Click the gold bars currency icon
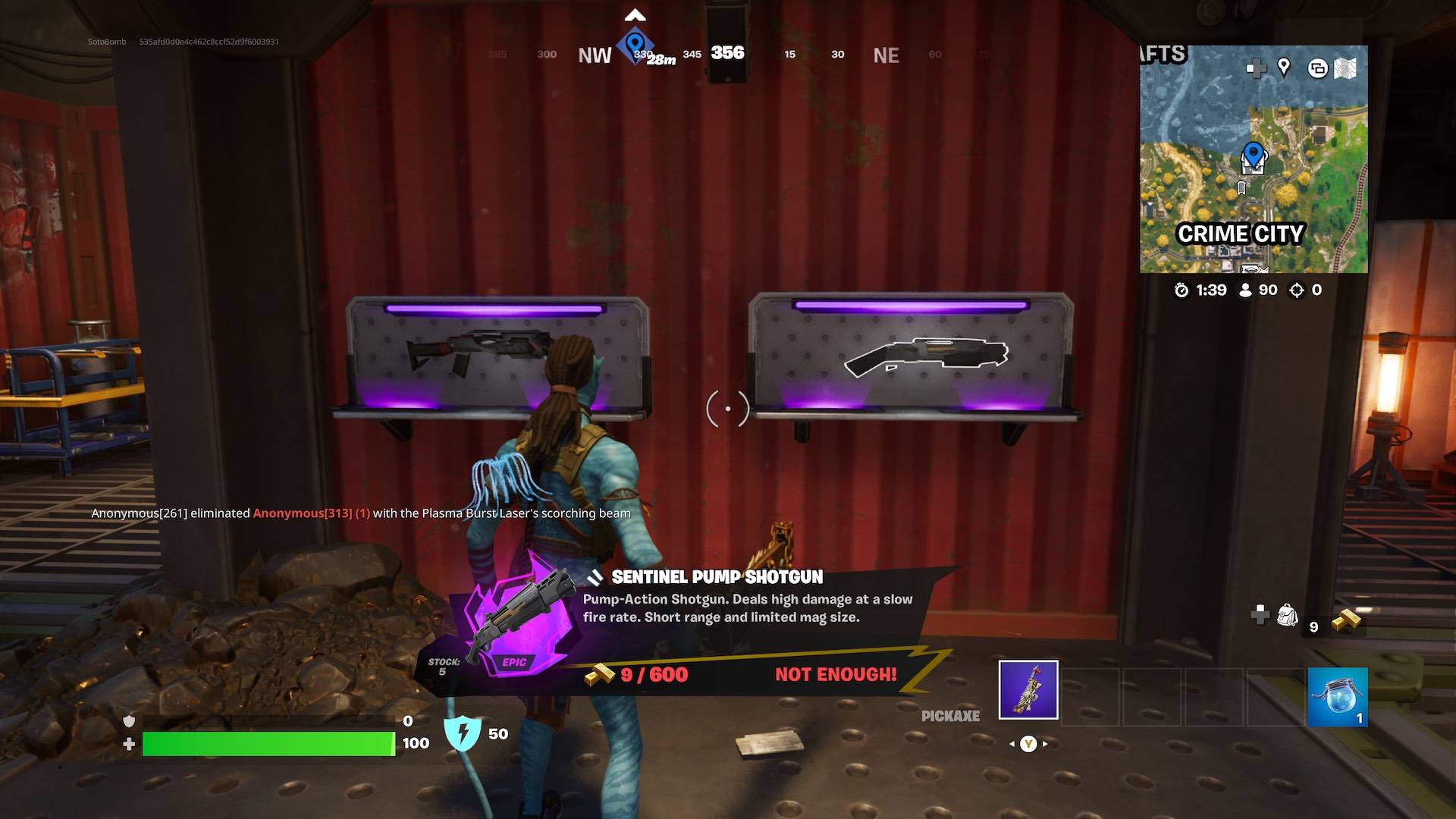Image resolution: width=1456 pixels, height=819 pixels. click(1346, 620)
